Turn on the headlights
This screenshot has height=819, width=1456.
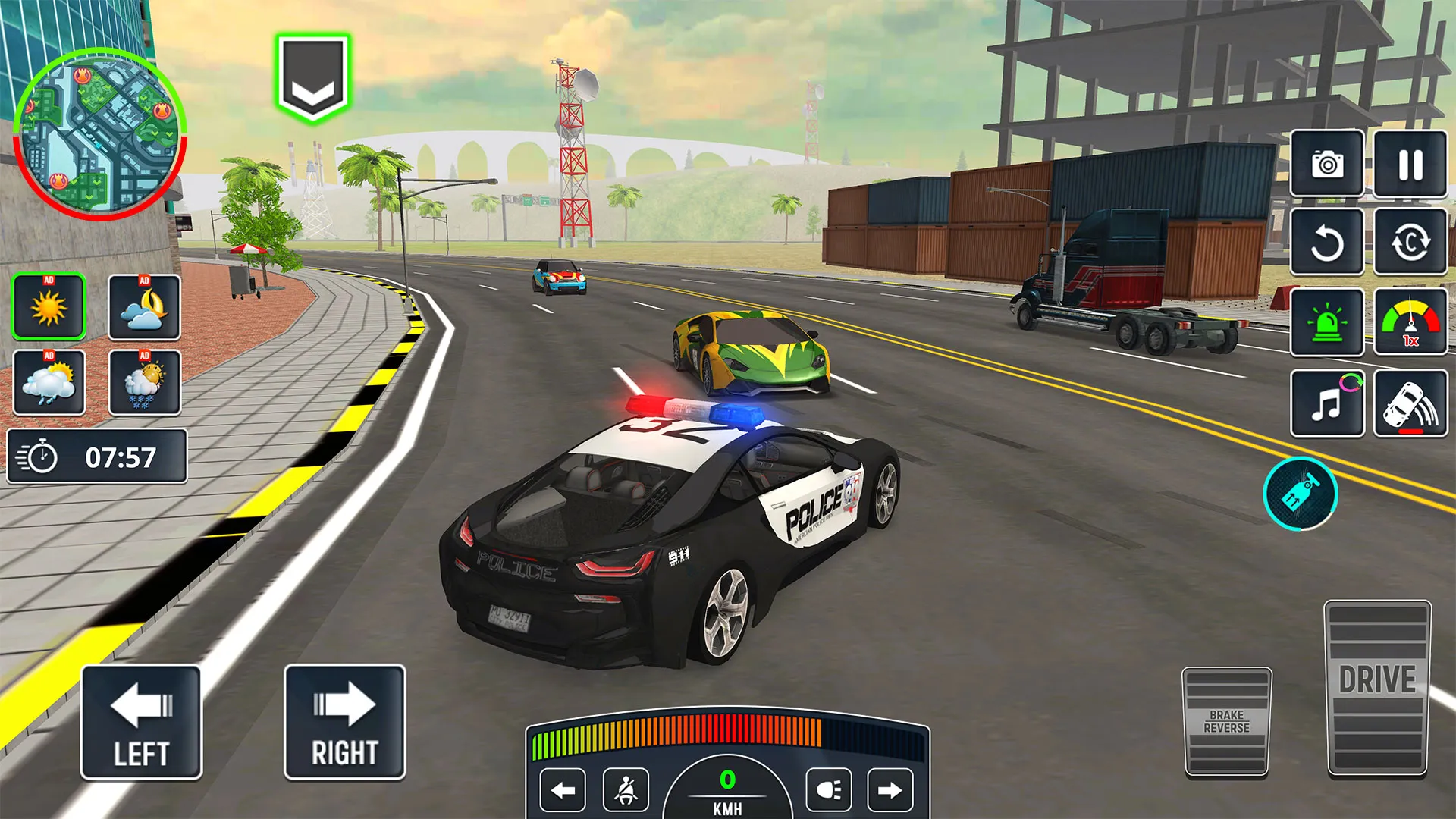point(828,791)
